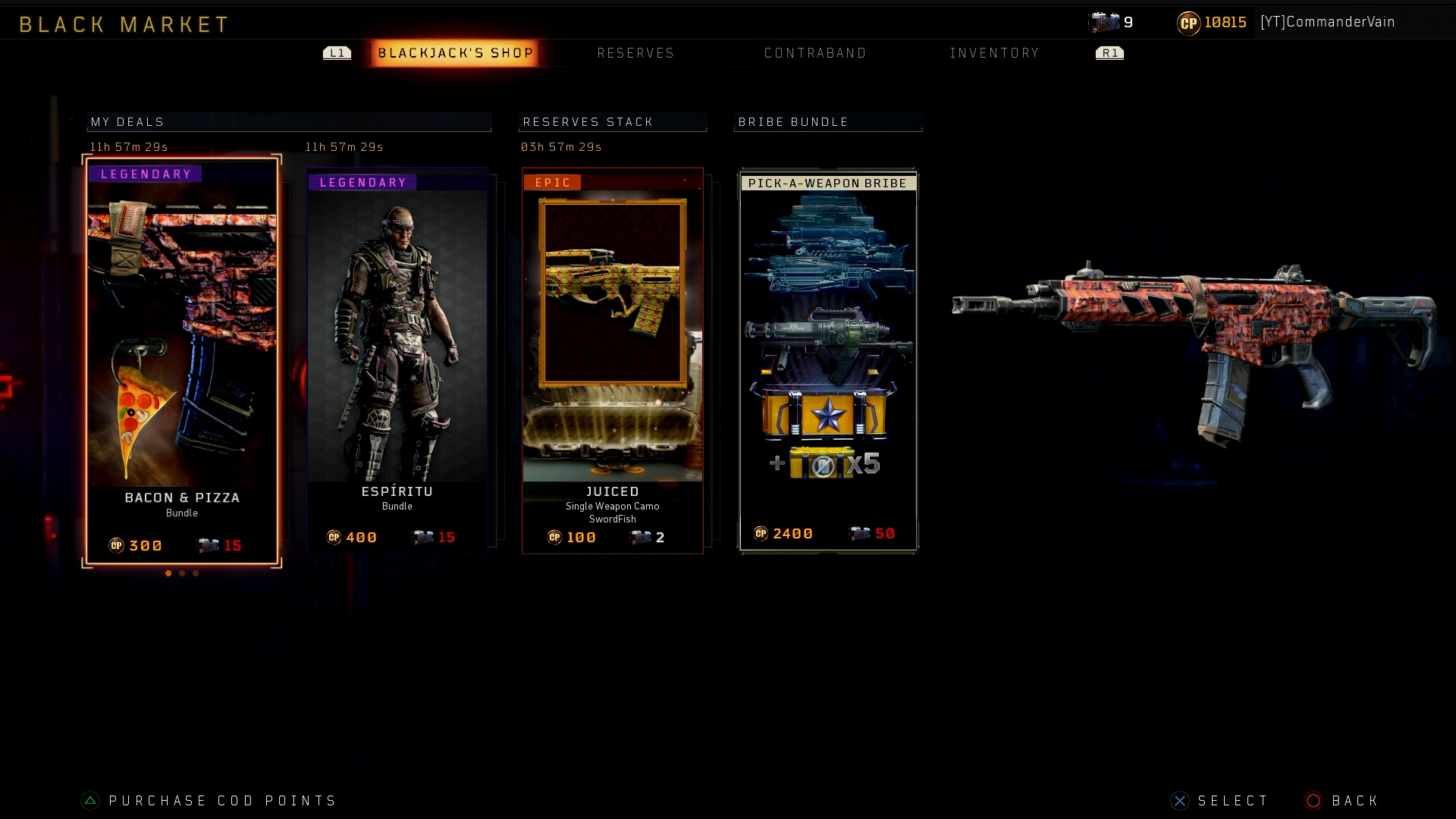Click the triangle button prompt icon
1456x819 pixels.
(x=89, y=800)
